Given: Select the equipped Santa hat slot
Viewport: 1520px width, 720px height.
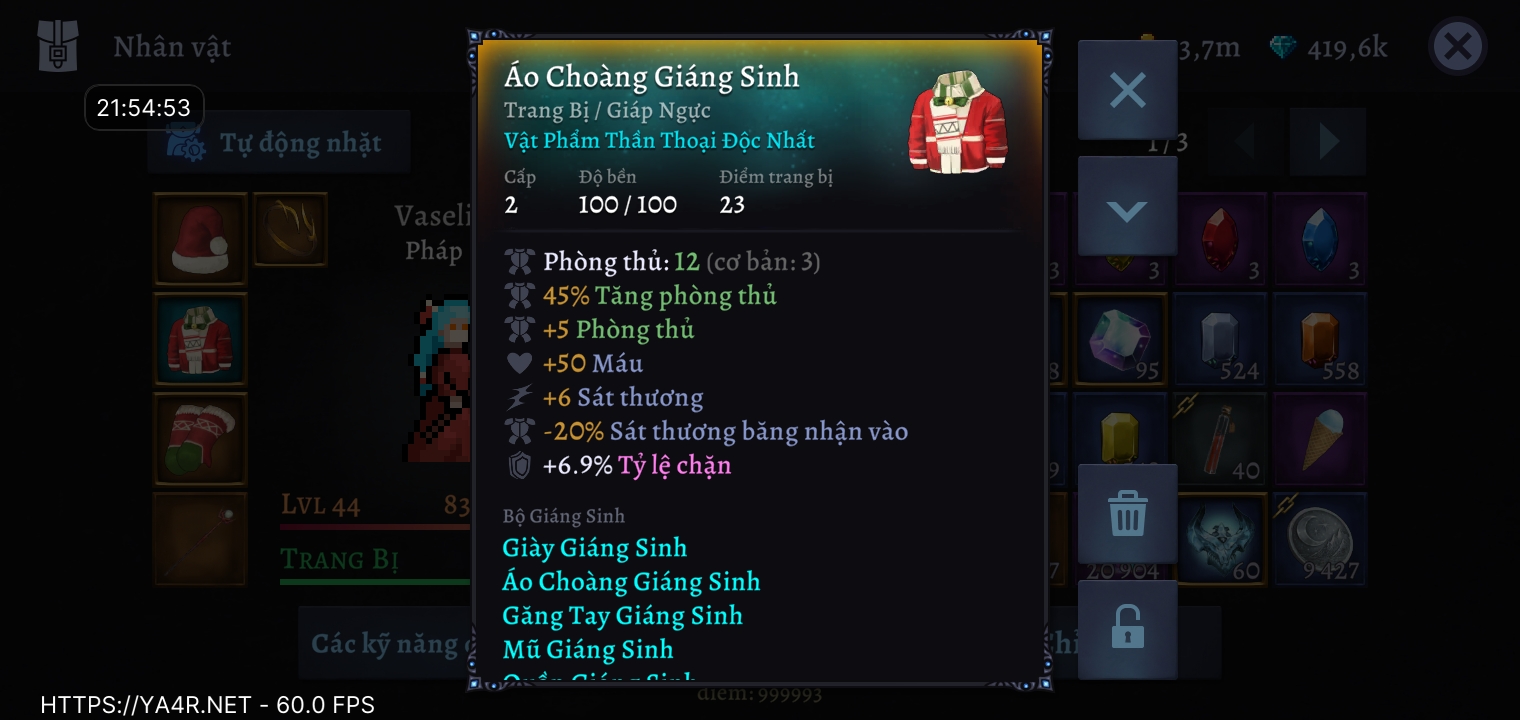Looking at the screenshot, I should [x=200, y=240].
